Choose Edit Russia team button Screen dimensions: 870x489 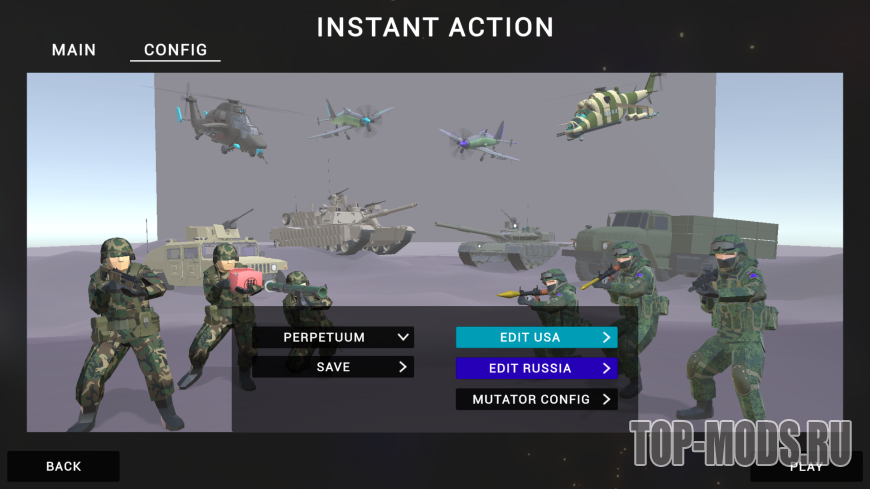point(536,369)
